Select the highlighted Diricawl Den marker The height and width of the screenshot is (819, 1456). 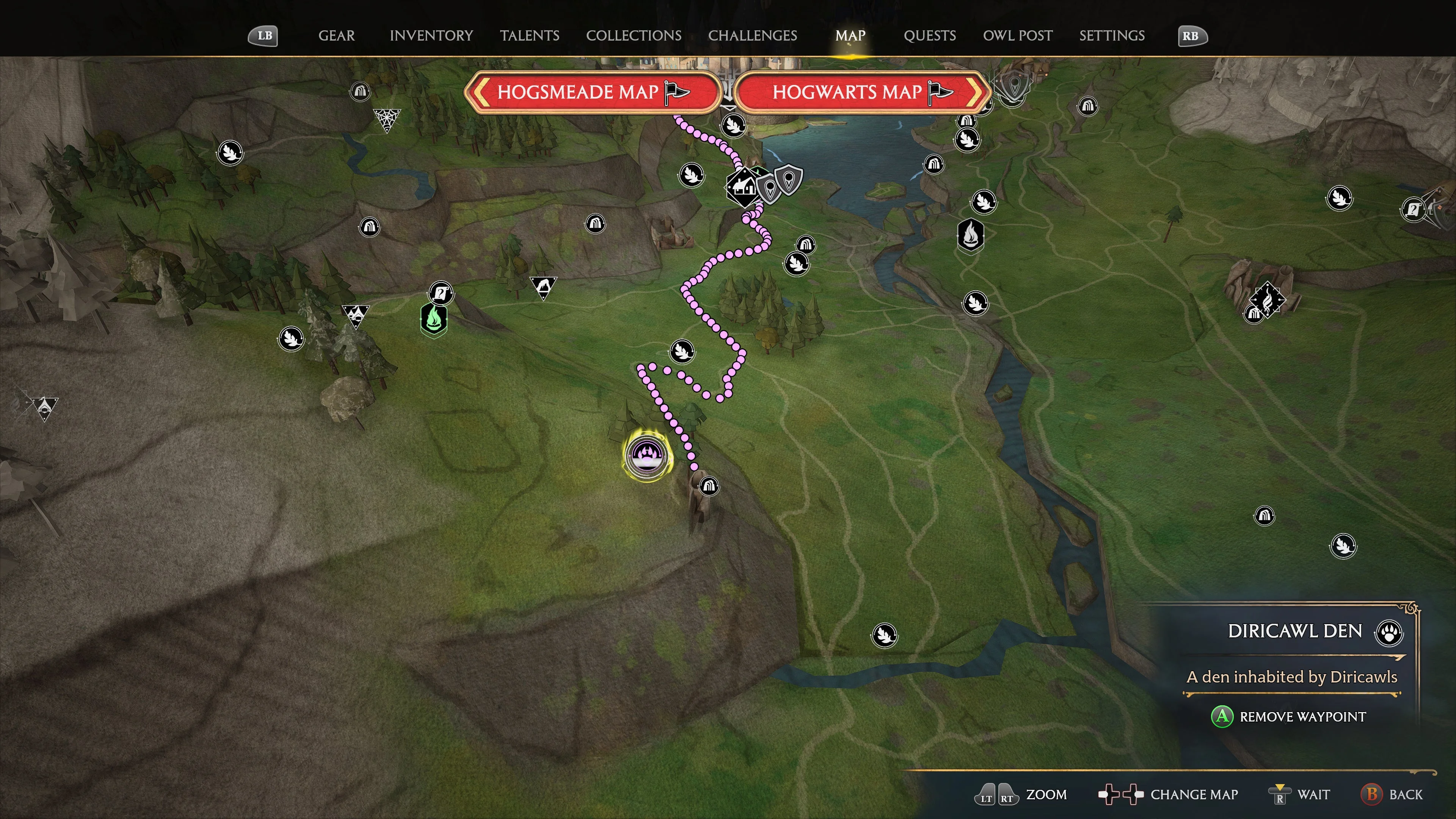coord(645,455)
